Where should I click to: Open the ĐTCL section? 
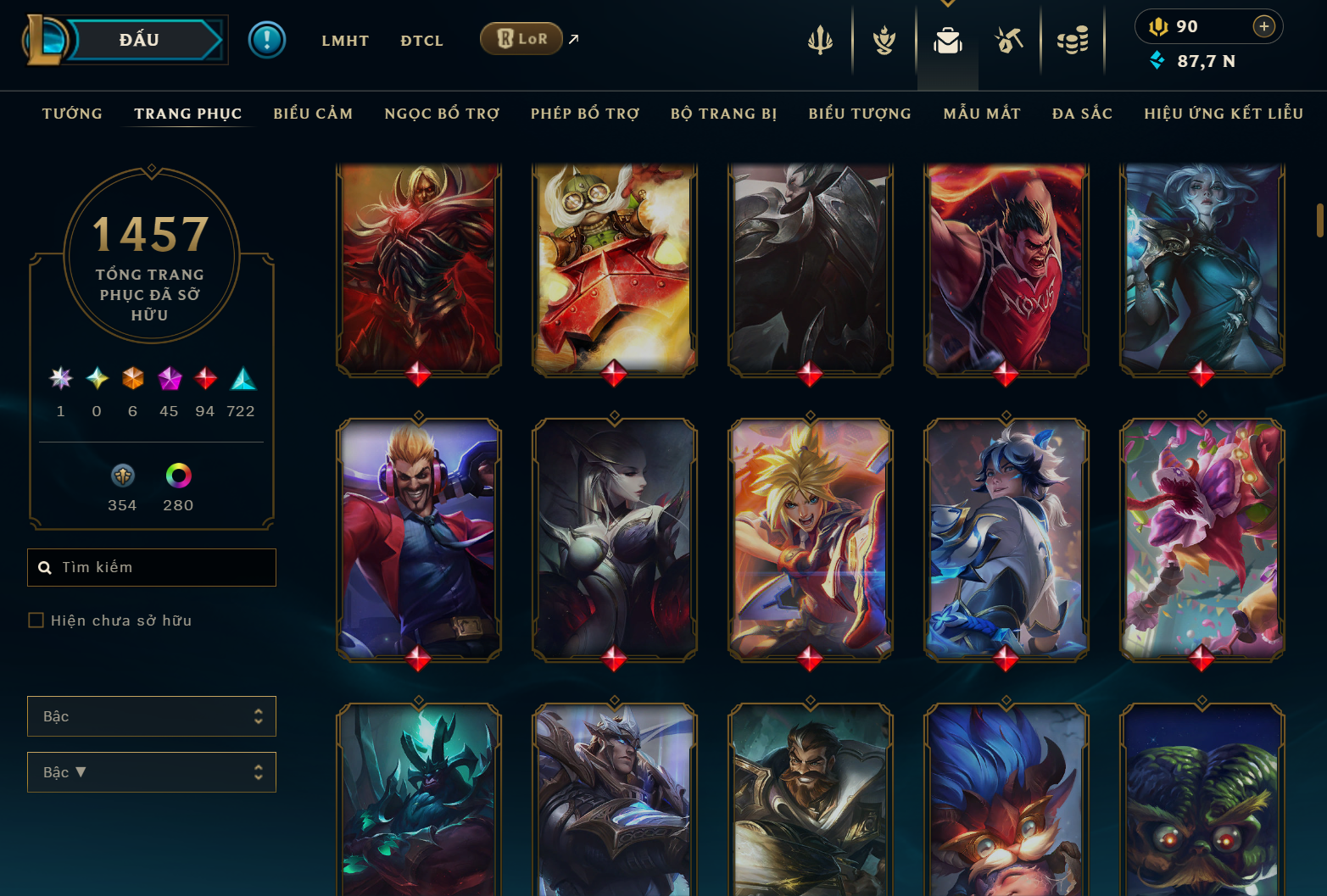(421, 41)
